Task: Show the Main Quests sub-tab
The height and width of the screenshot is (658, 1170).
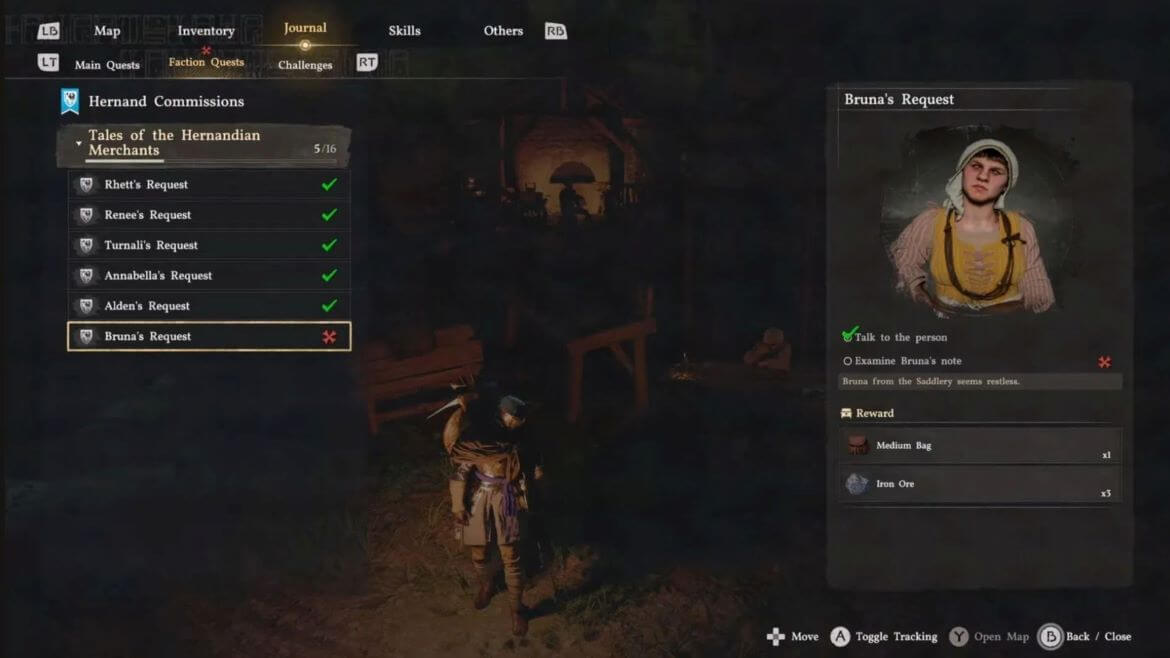Action: click(107, 65)
